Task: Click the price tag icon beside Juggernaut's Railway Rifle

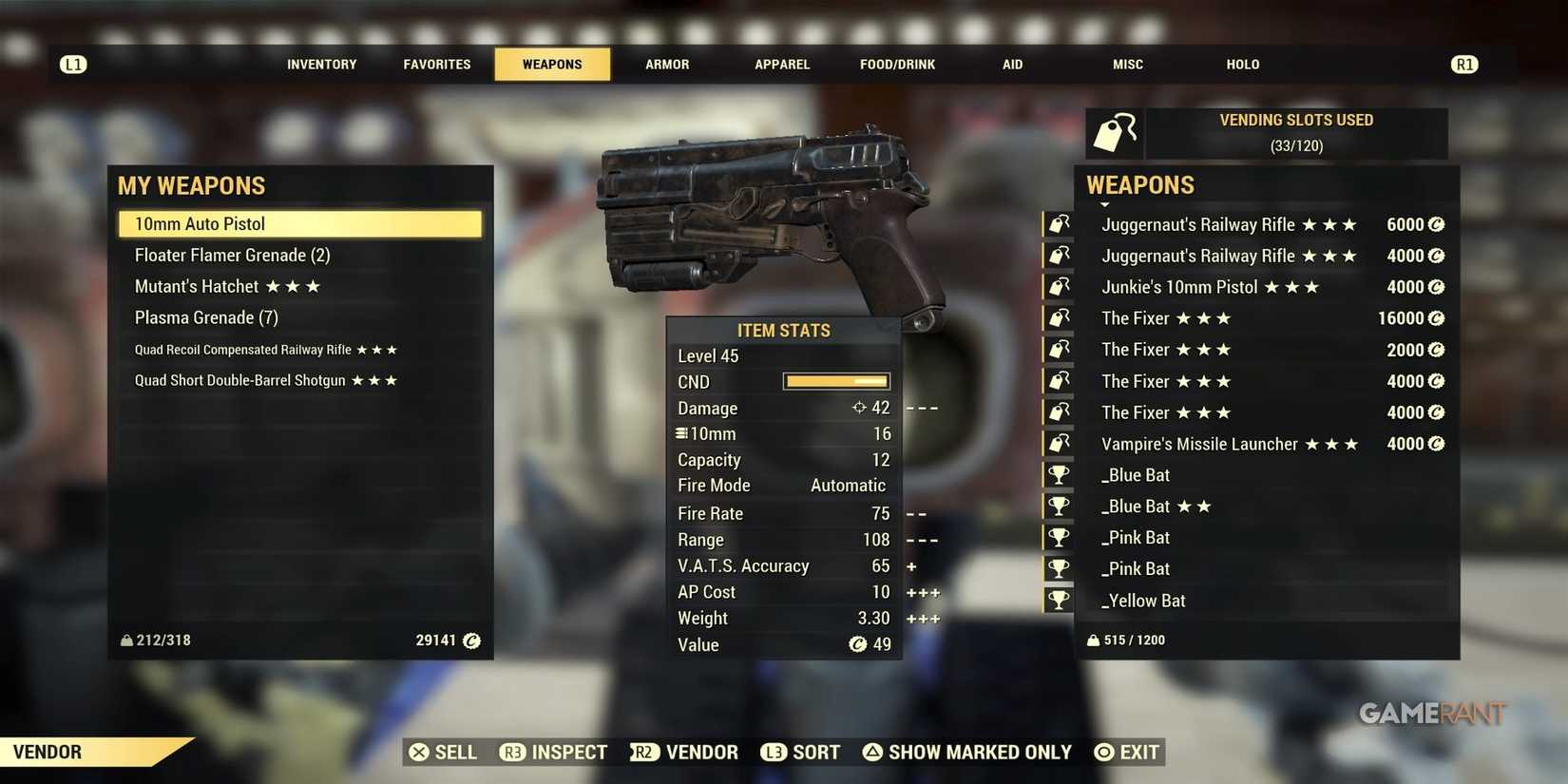Action: point(1058,224)
